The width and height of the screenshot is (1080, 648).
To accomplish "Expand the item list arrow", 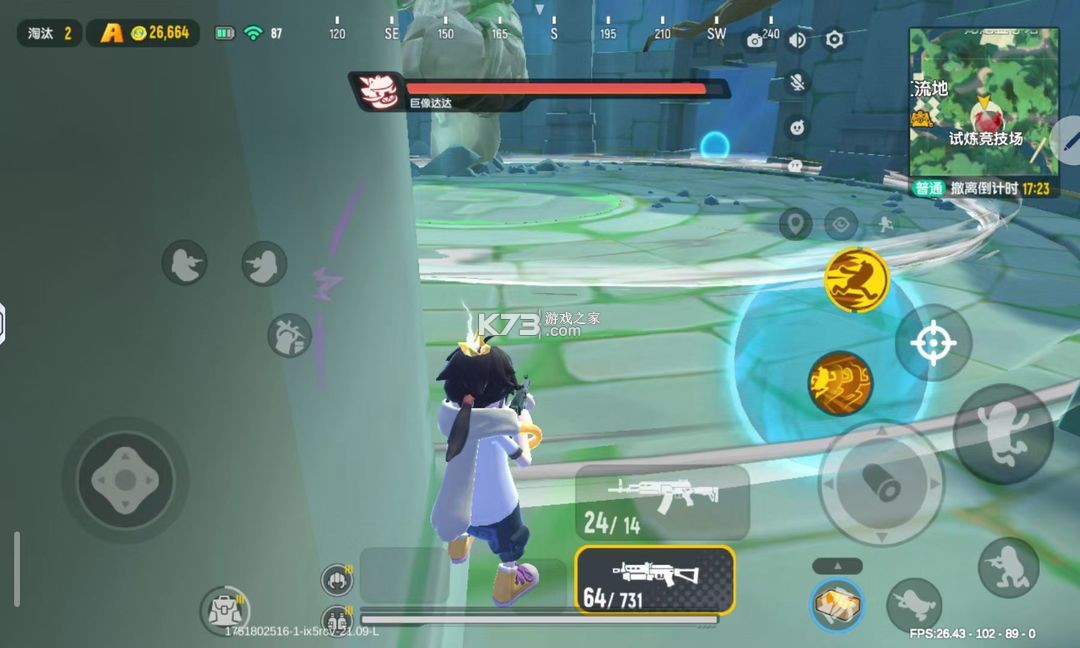I will tap(837, 566).
